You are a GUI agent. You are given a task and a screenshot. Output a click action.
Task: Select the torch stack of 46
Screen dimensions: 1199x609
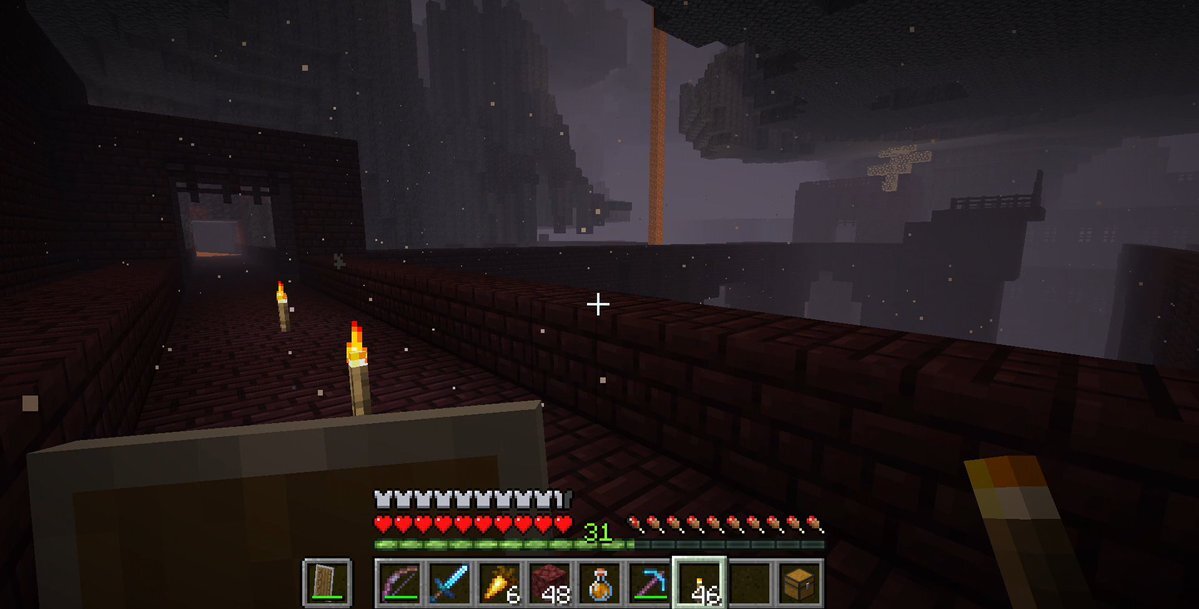[x=700, y=582]
